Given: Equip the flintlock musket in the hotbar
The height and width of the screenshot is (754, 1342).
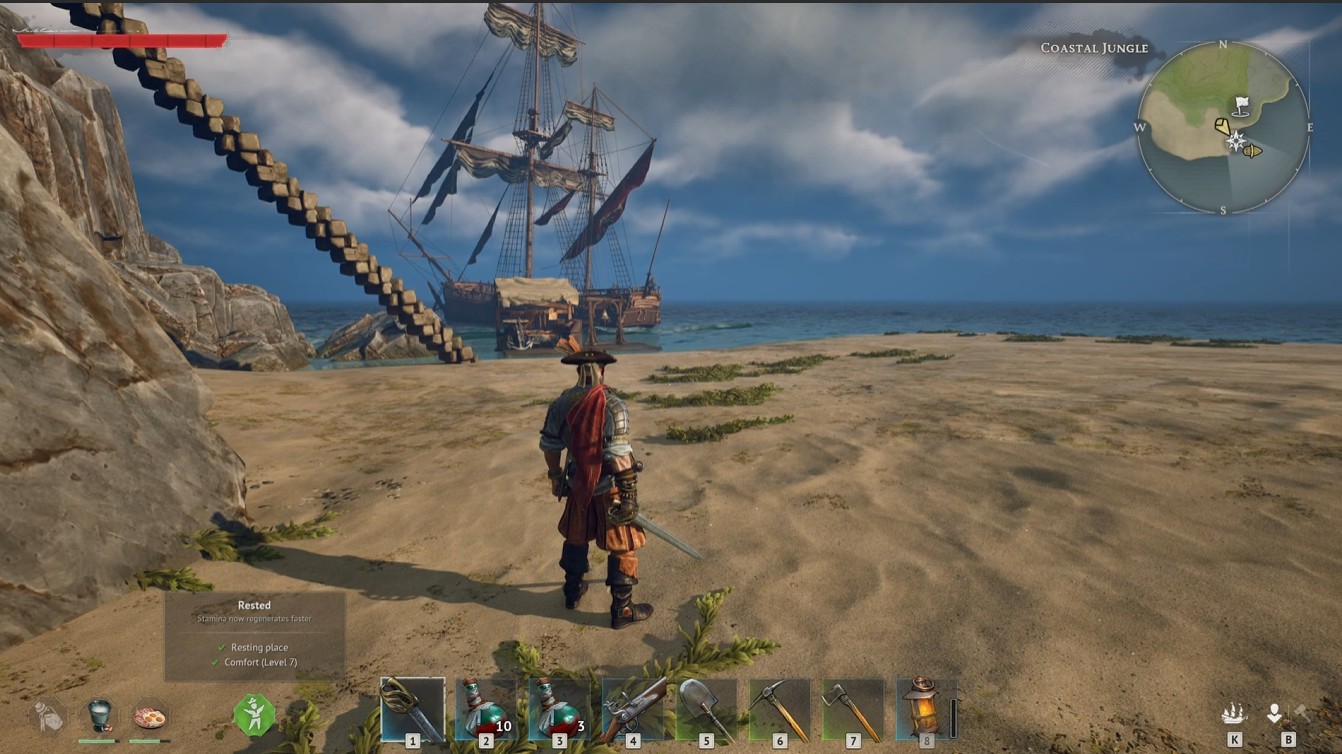Looking at the screenshot, I should (633, 709).
